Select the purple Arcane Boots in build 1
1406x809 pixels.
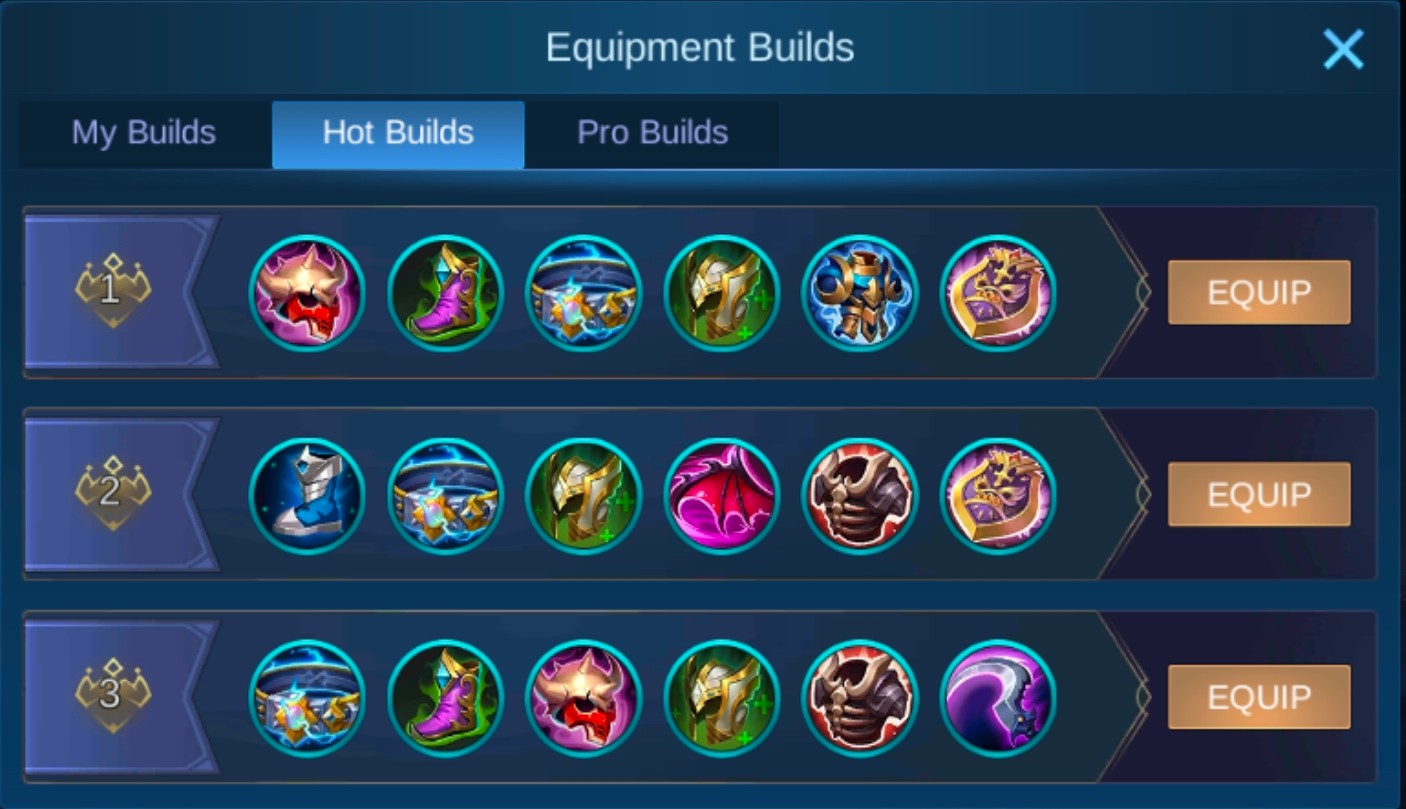click(445, 292)
